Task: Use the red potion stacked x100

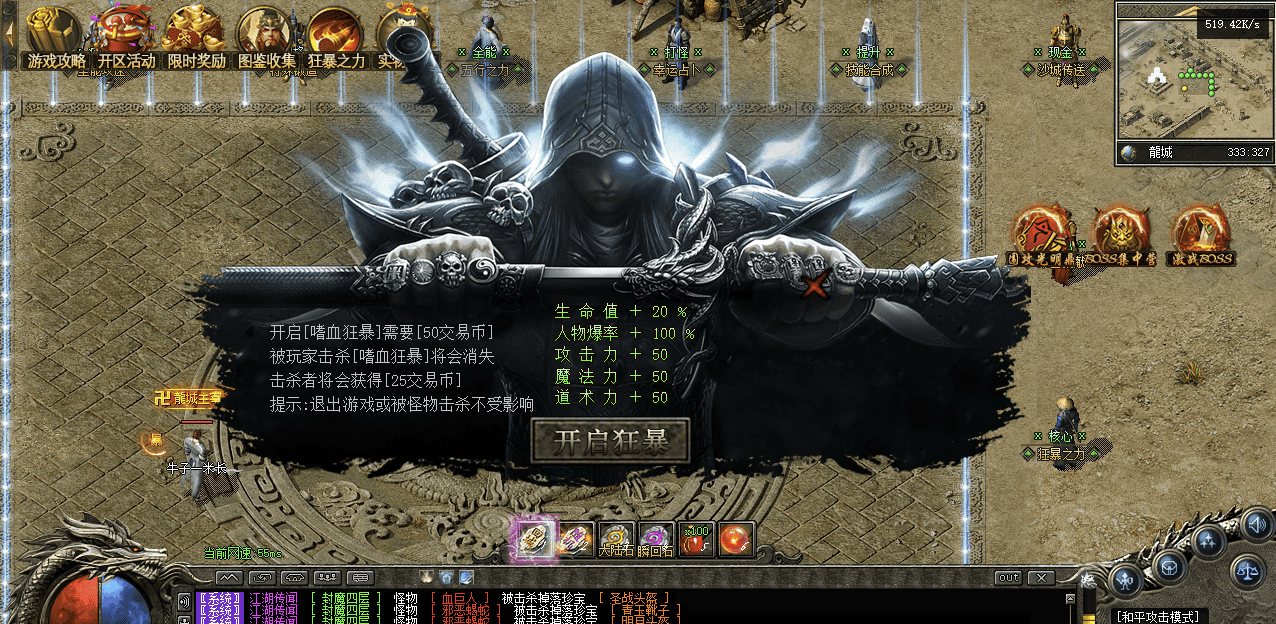Action: pyautogui.click(x=696, y=540)
